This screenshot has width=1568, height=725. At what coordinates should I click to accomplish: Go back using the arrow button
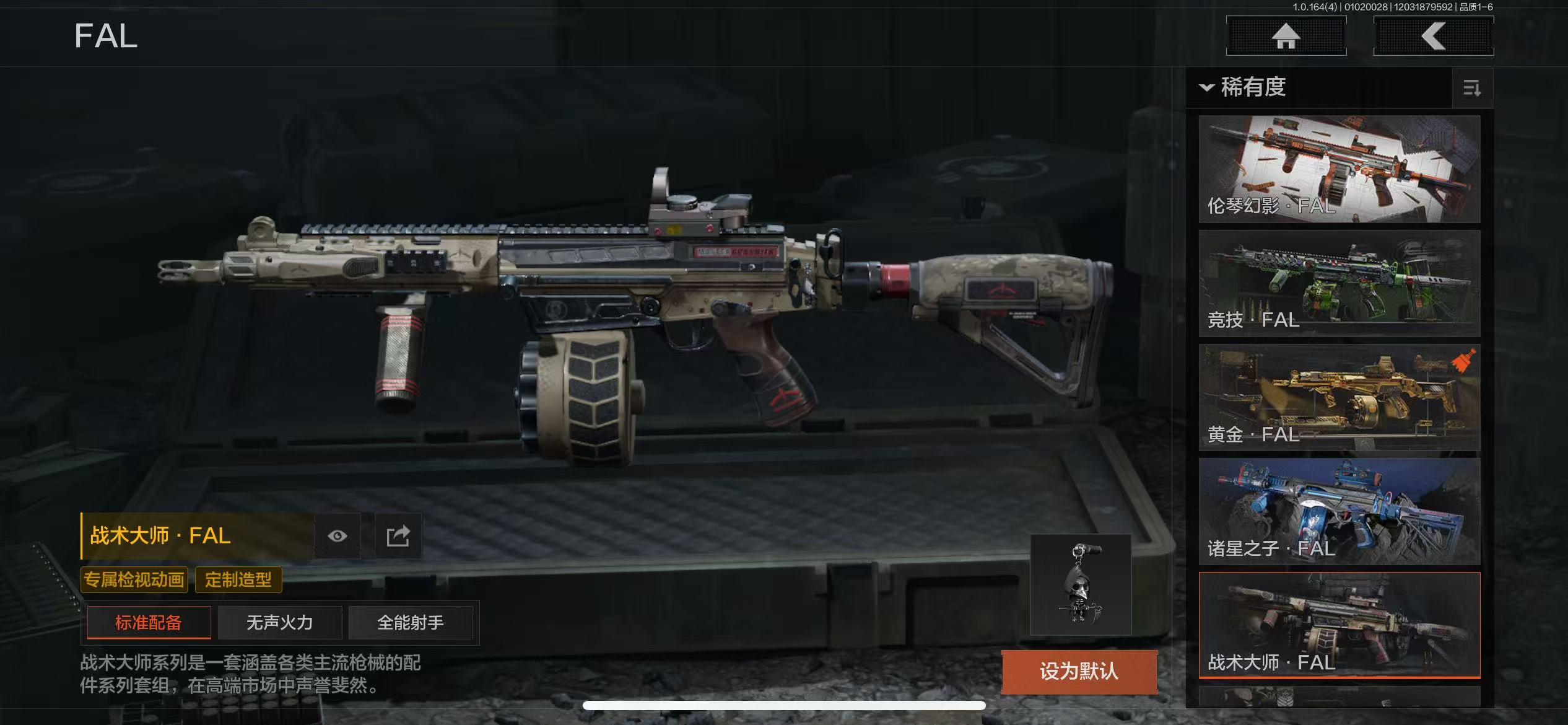[1433, 36]
